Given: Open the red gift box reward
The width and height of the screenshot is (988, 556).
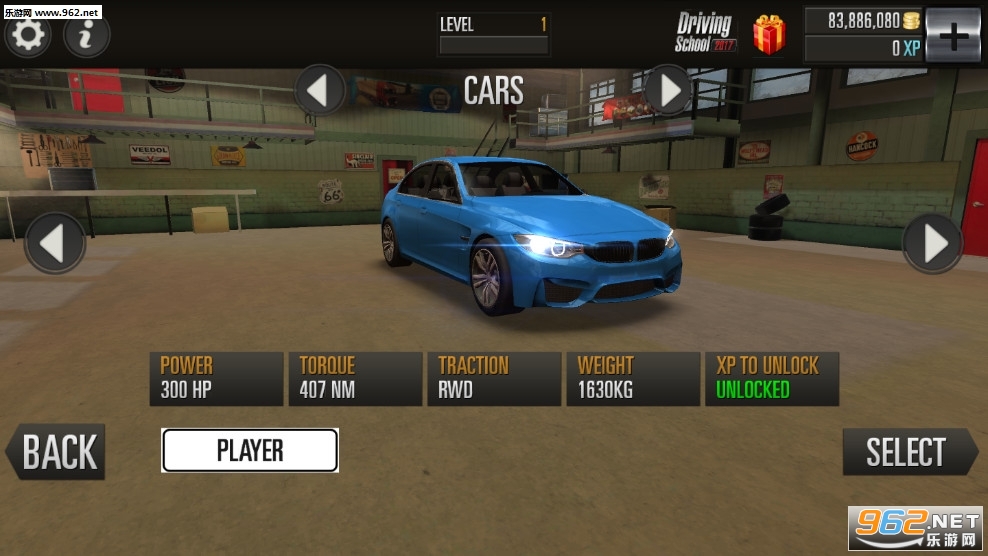Looking at the screenshot, I should point(769,35).
